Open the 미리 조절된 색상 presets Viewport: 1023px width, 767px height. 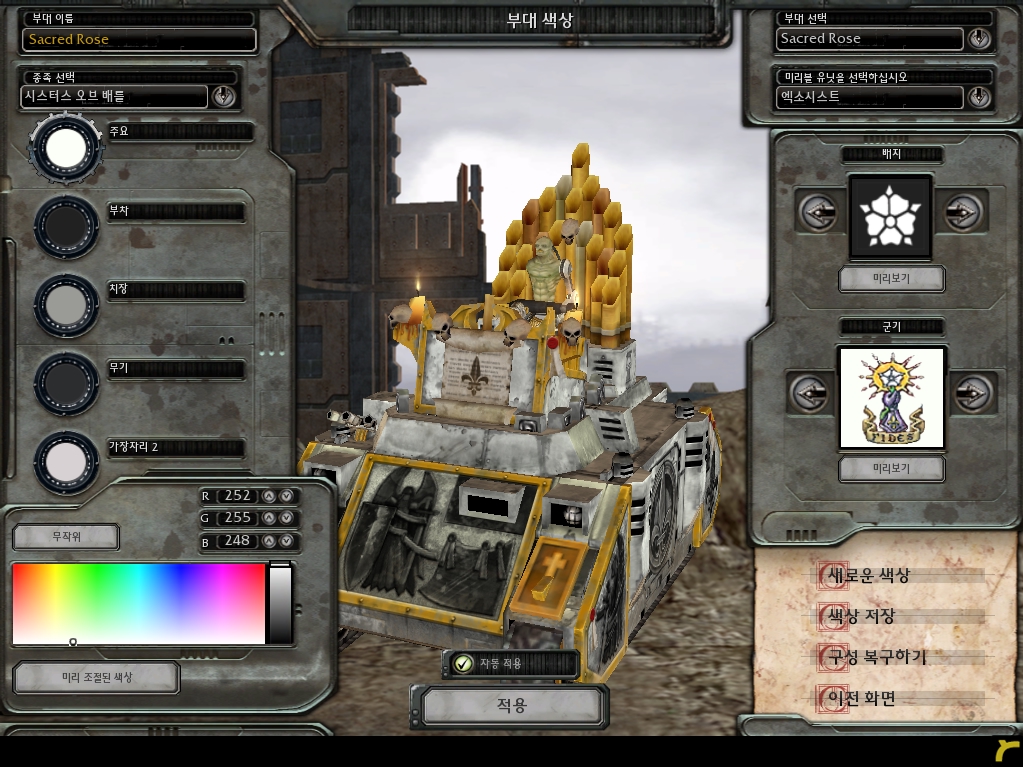(96, 677)
